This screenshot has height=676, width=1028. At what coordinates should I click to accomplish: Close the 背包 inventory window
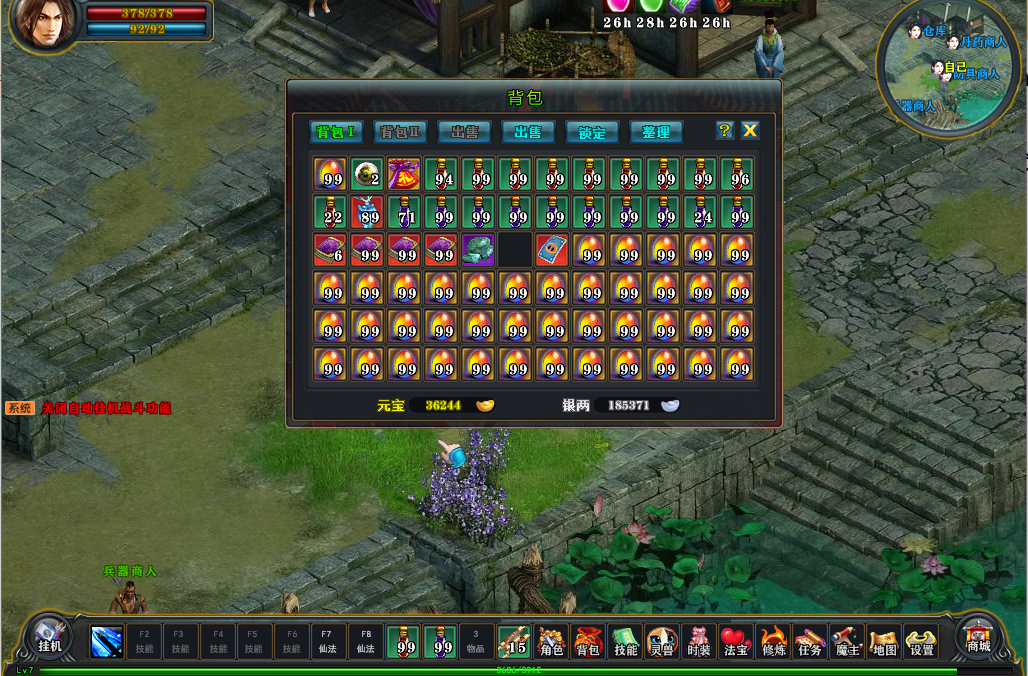(x=750, y=131)
